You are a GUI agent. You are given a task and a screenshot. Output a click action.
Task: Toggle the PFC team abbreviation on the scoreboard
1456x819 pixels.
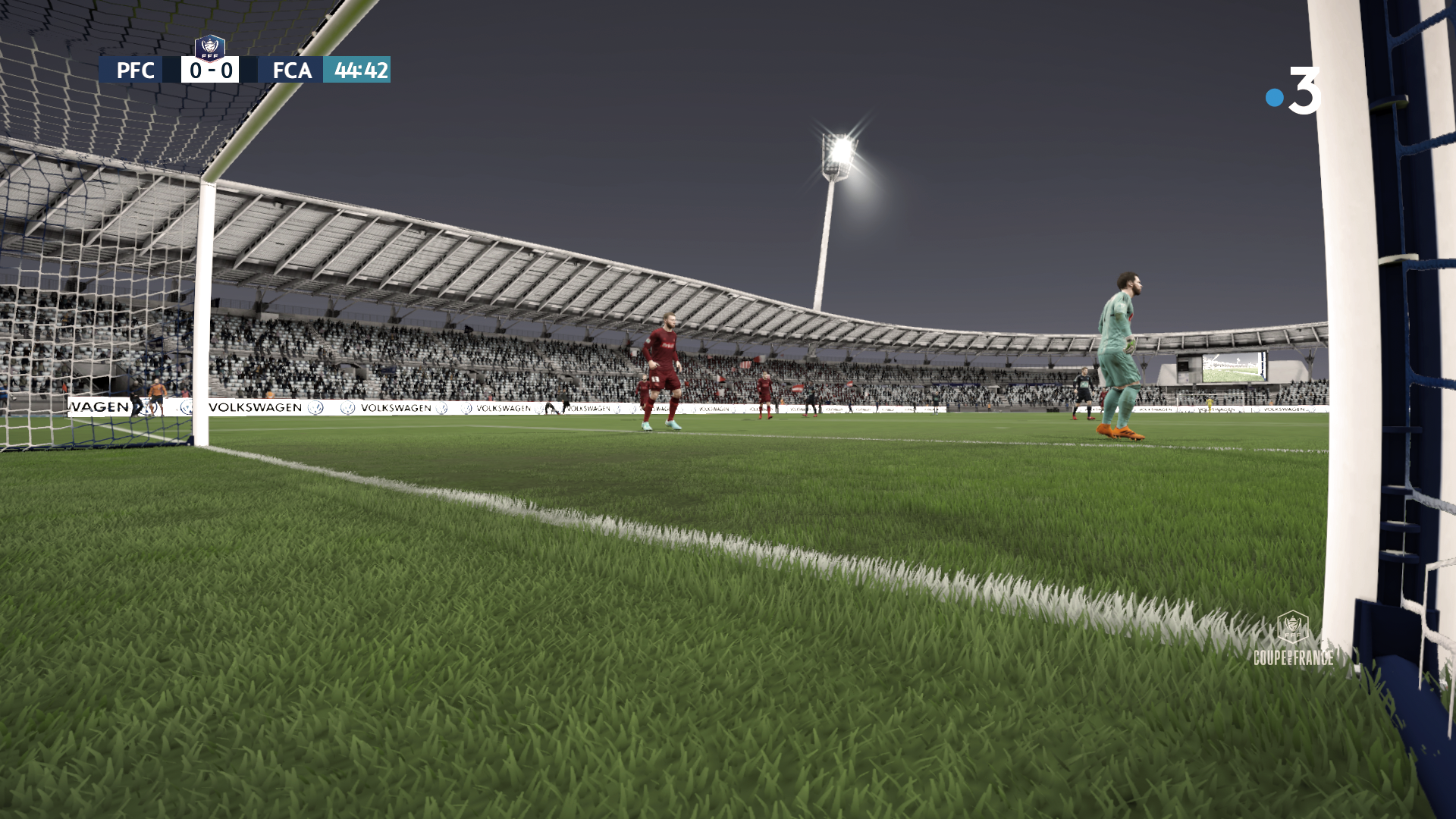click(134, 71)
